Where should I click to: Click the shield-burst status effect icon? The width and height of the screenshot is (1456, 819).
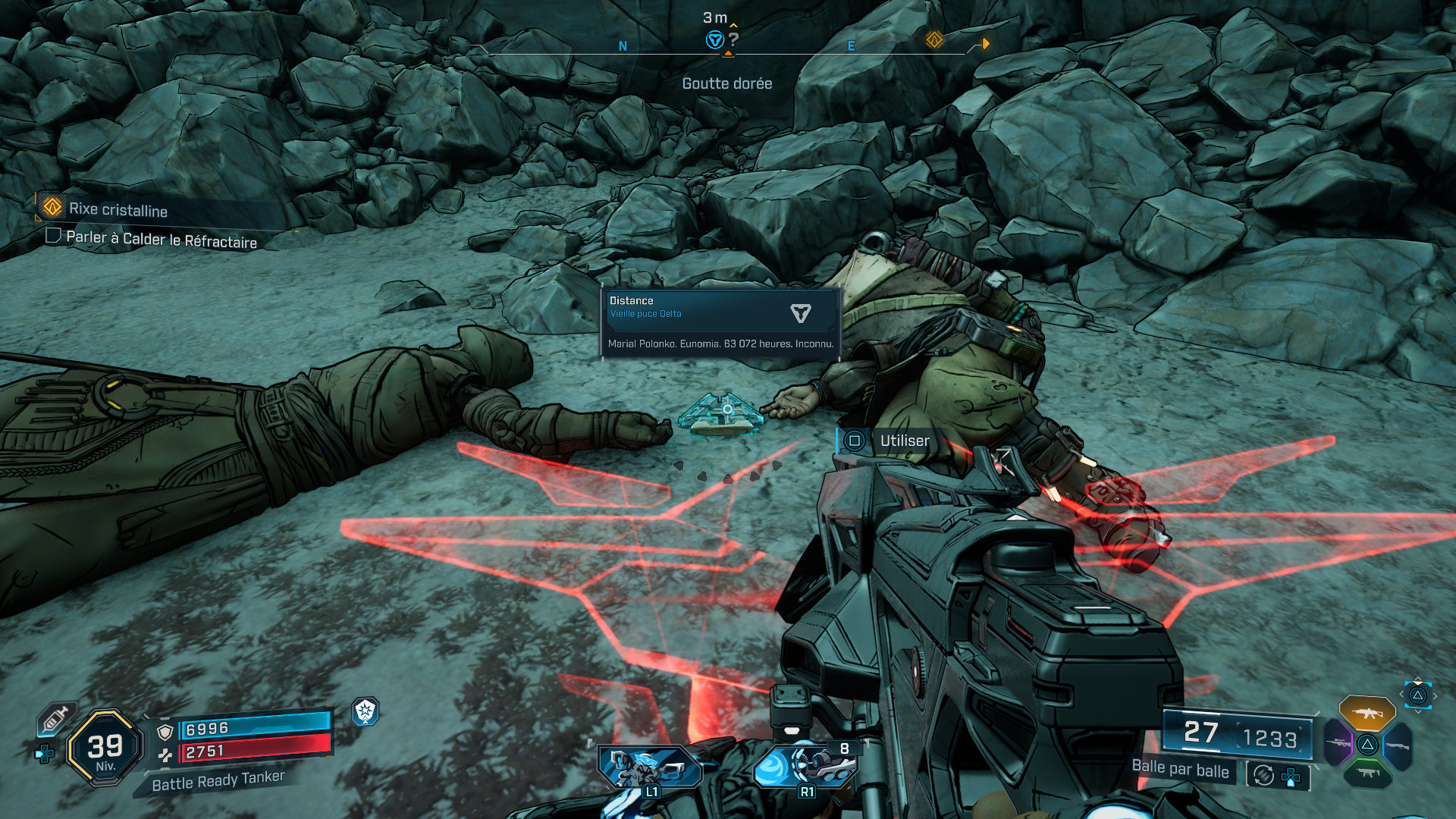366,711
